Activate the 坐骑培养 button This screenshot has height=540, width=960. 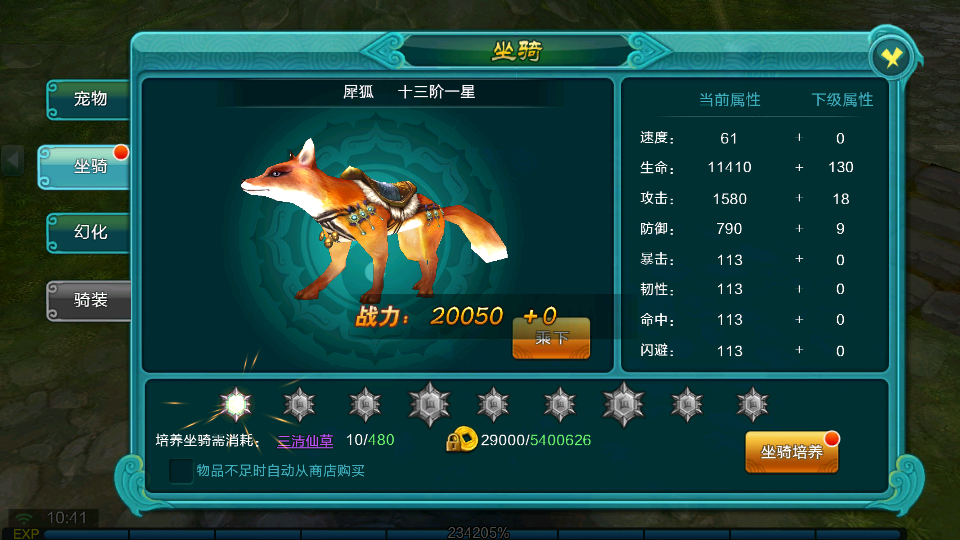tap(792, 452)
